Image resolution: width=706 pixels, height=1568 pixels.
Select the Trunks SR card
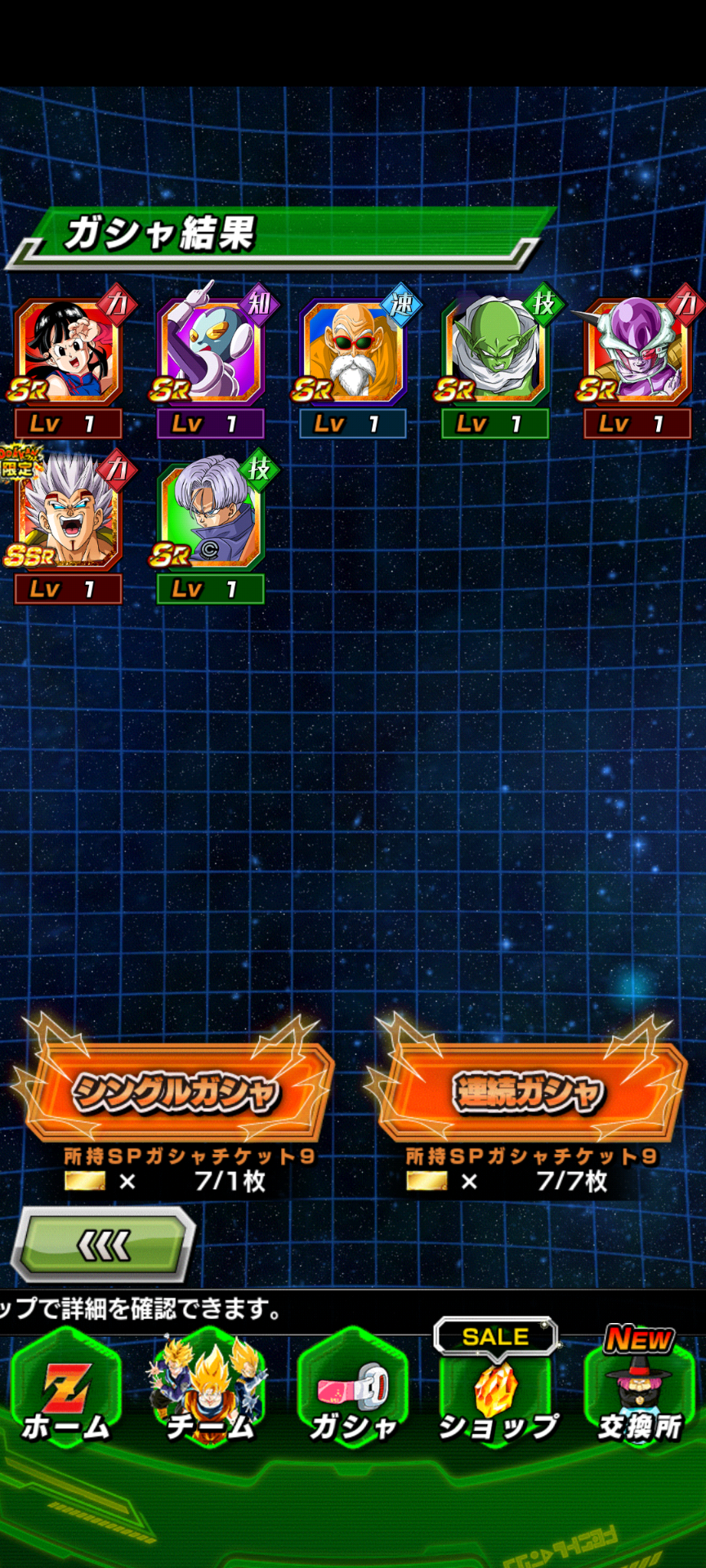tap(211, 518)
